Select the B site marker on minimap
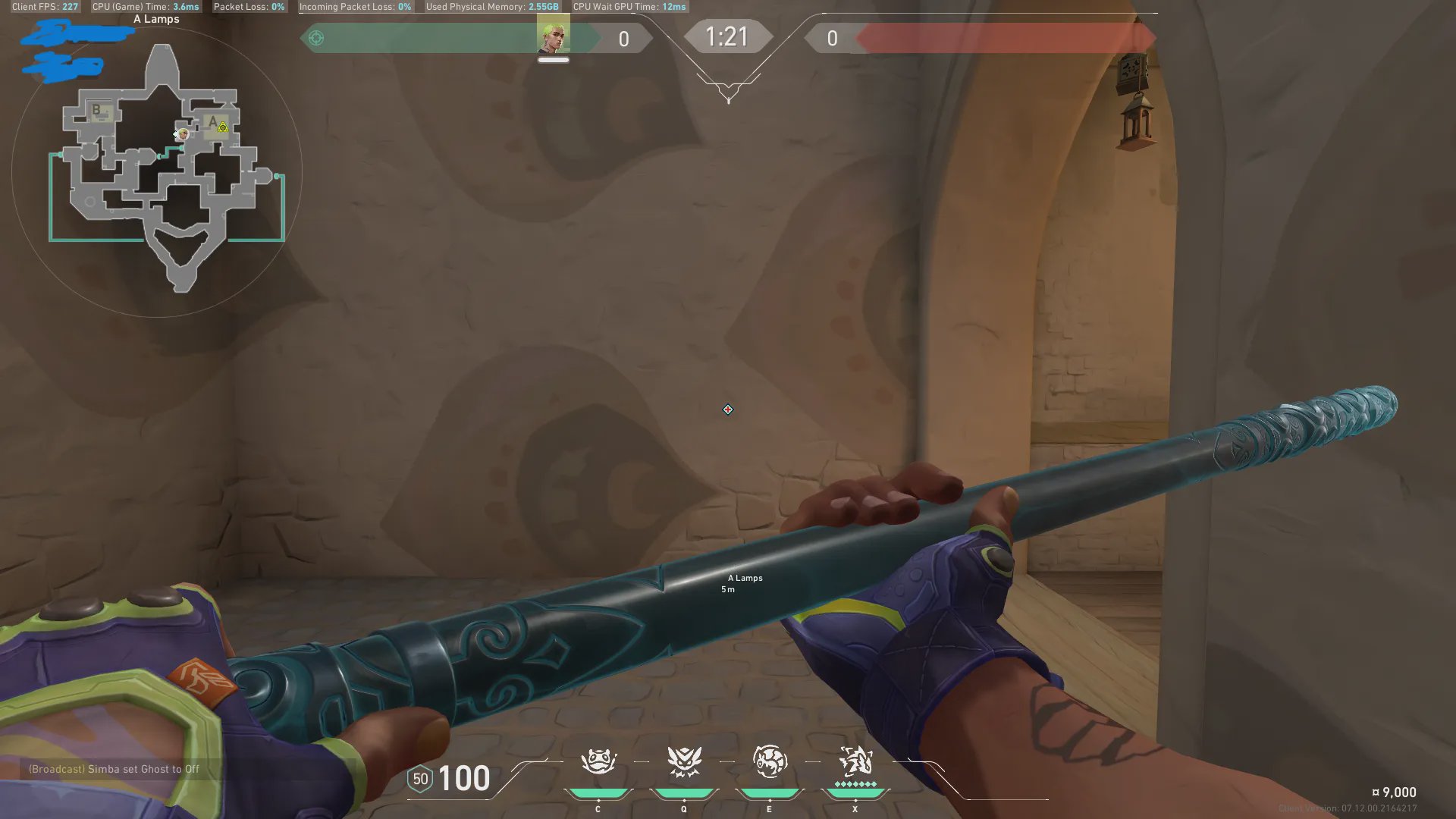The width and height of the screenshot is (1456, 819). click(x=96, y=110)
